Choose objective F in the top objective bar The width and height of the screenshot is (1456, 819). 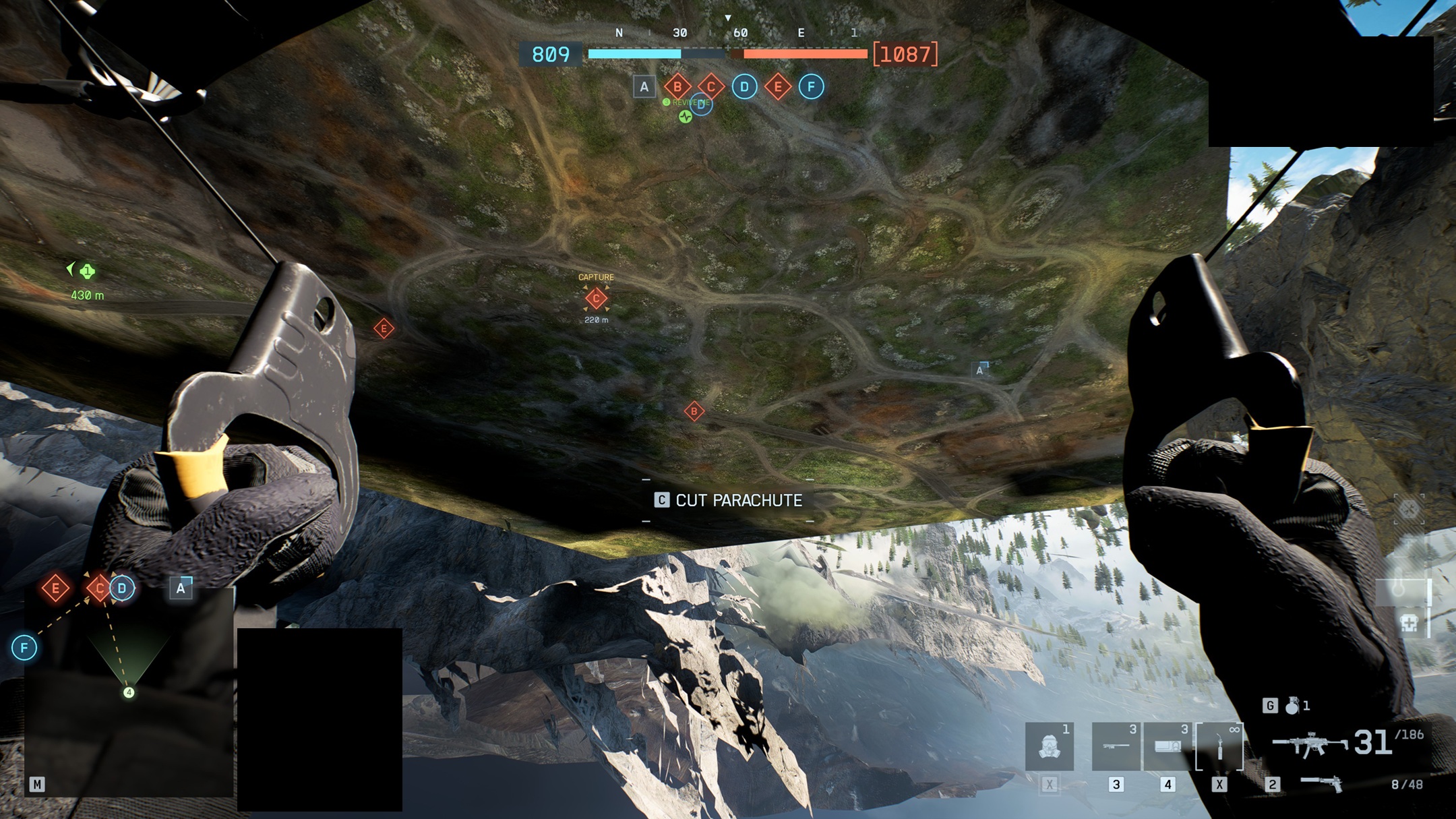pos(811,87)
